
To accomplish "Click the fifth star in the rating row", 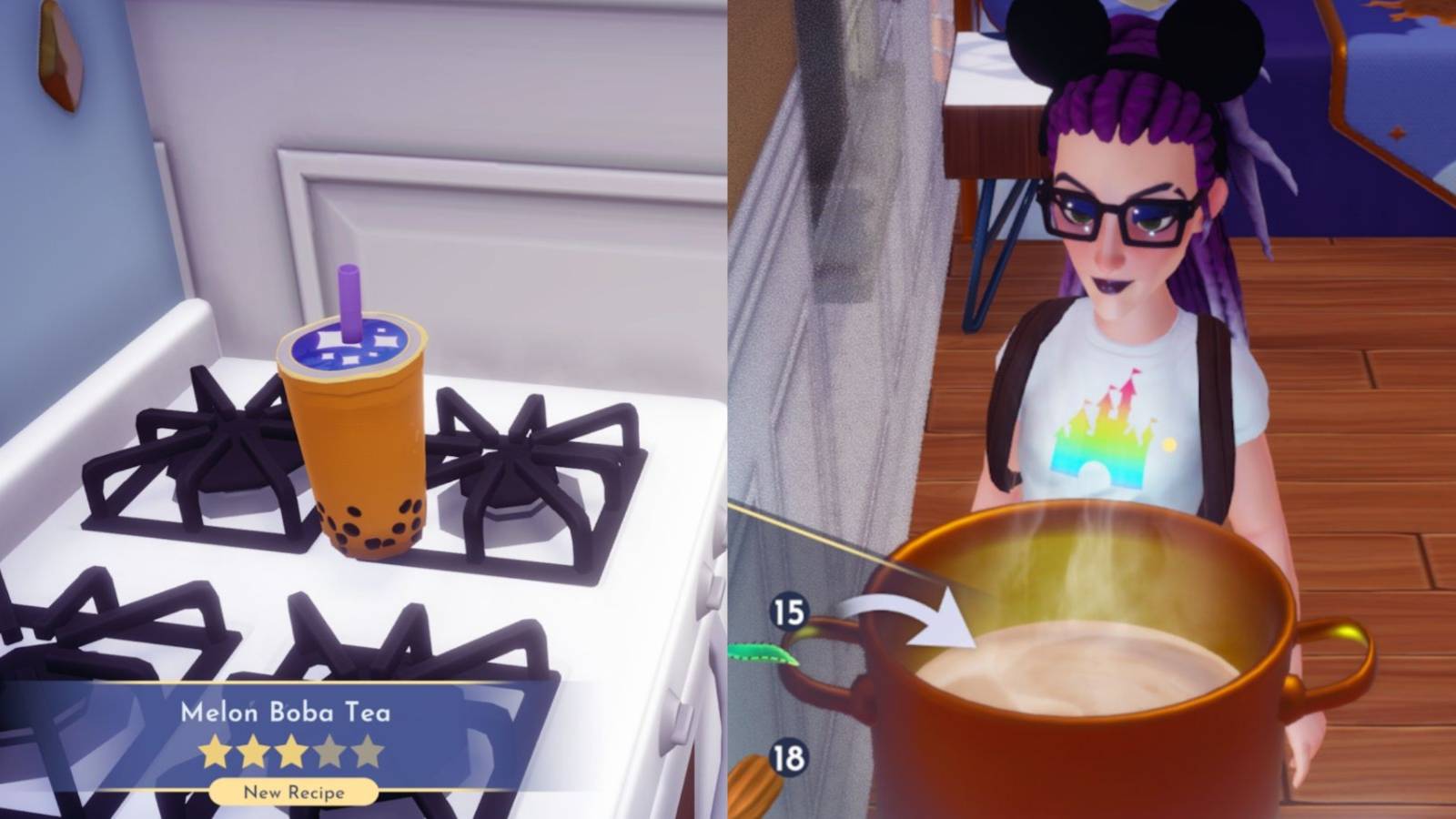I will coord(367,751).
